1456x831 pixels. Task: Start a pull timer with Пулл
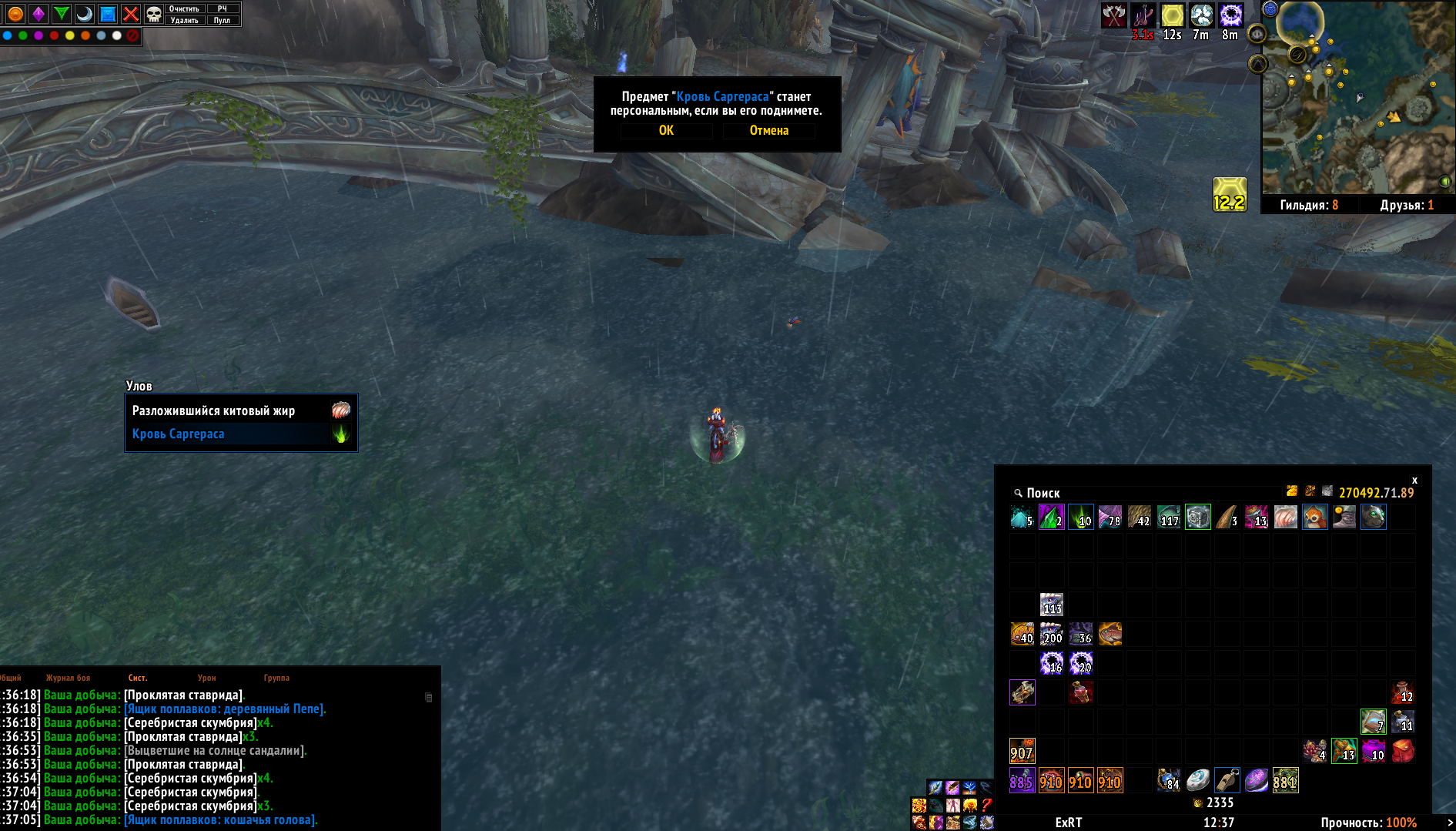[222, 21]
